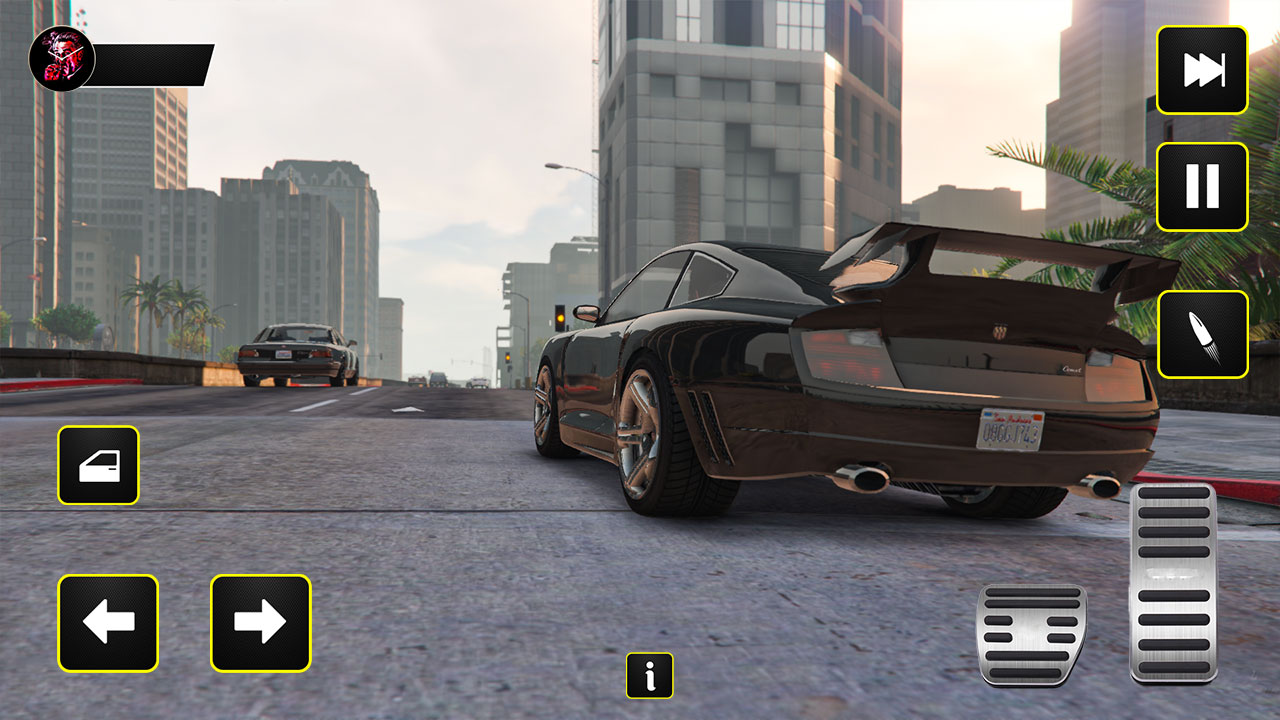Viewport: 1280px width, 720px height.
Task: Hit the wide brake pedal
Action: [x=1031, y=635]
